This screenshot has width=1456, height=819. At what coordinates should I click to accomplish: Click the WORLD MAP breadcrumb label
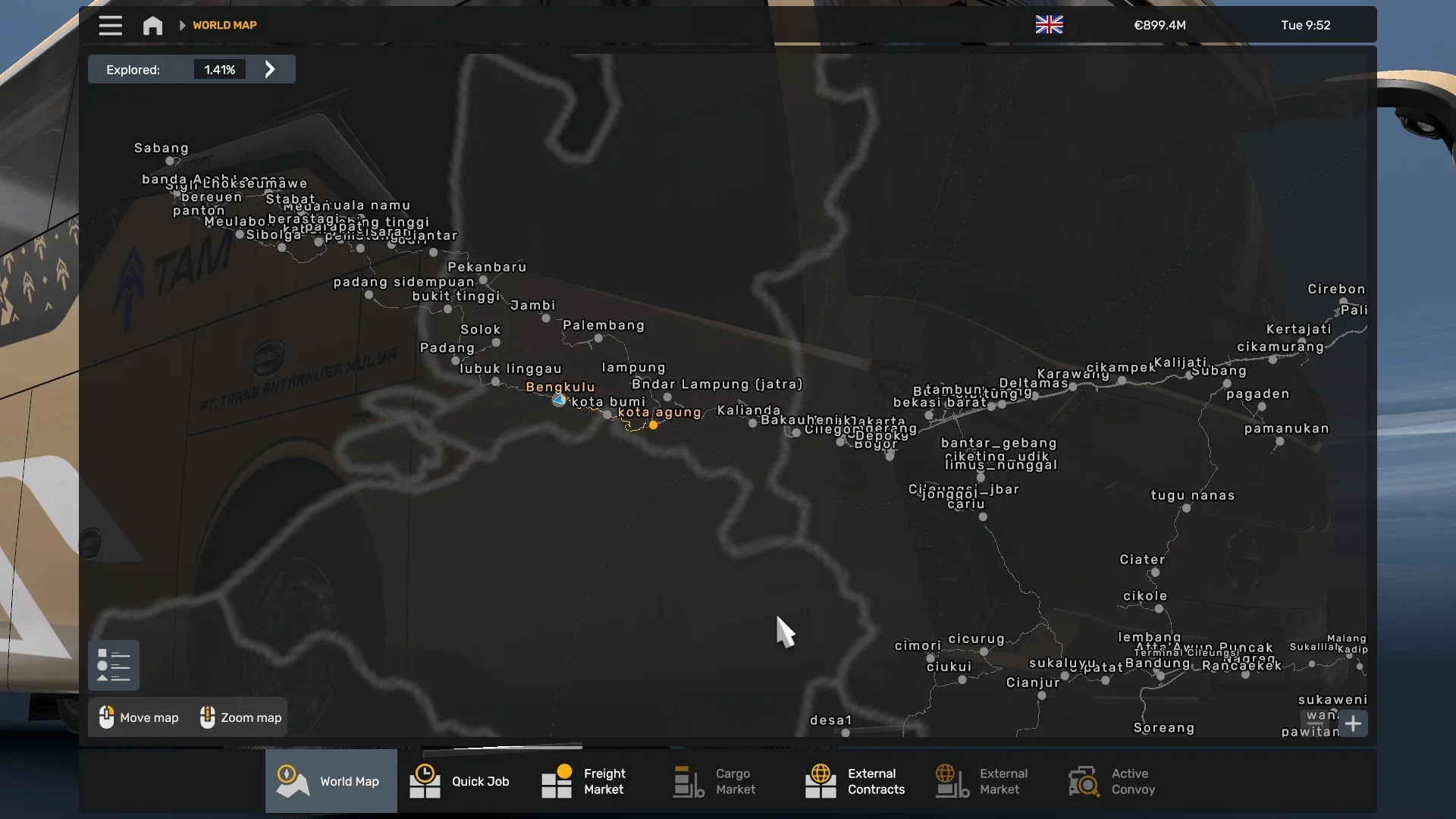(x=224, y=25)
